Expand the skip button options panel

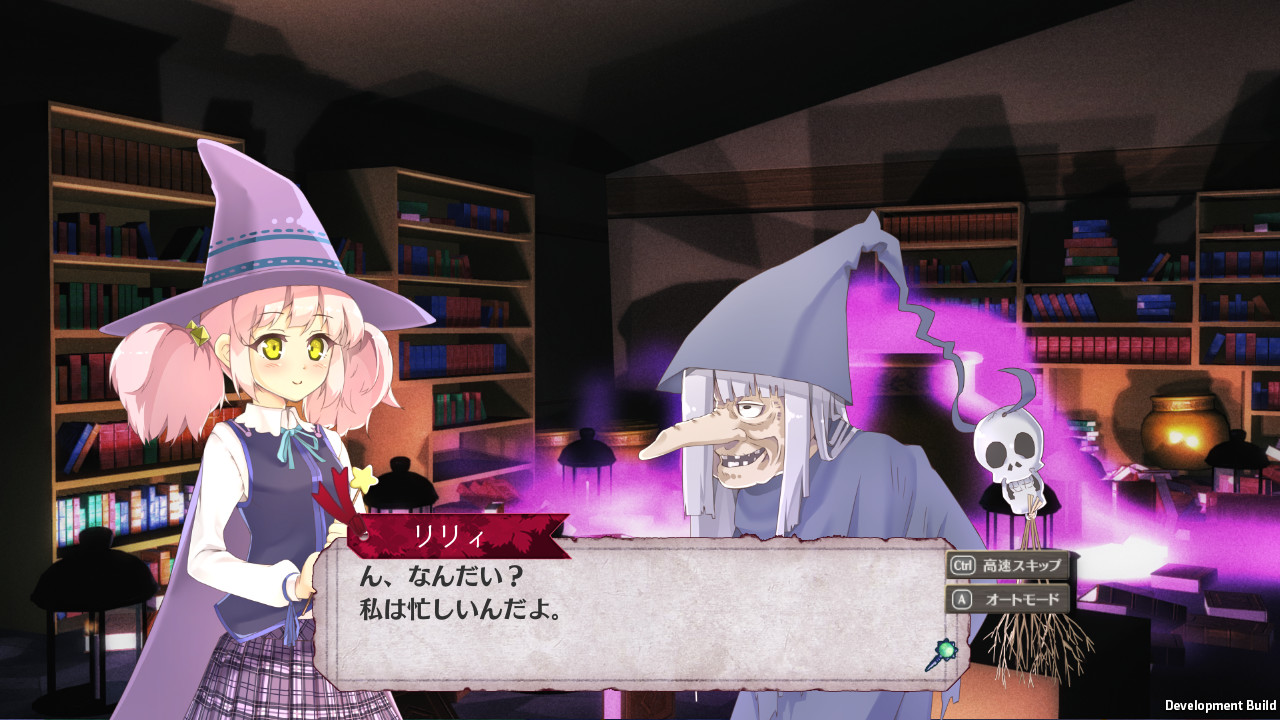(1005, 563)
